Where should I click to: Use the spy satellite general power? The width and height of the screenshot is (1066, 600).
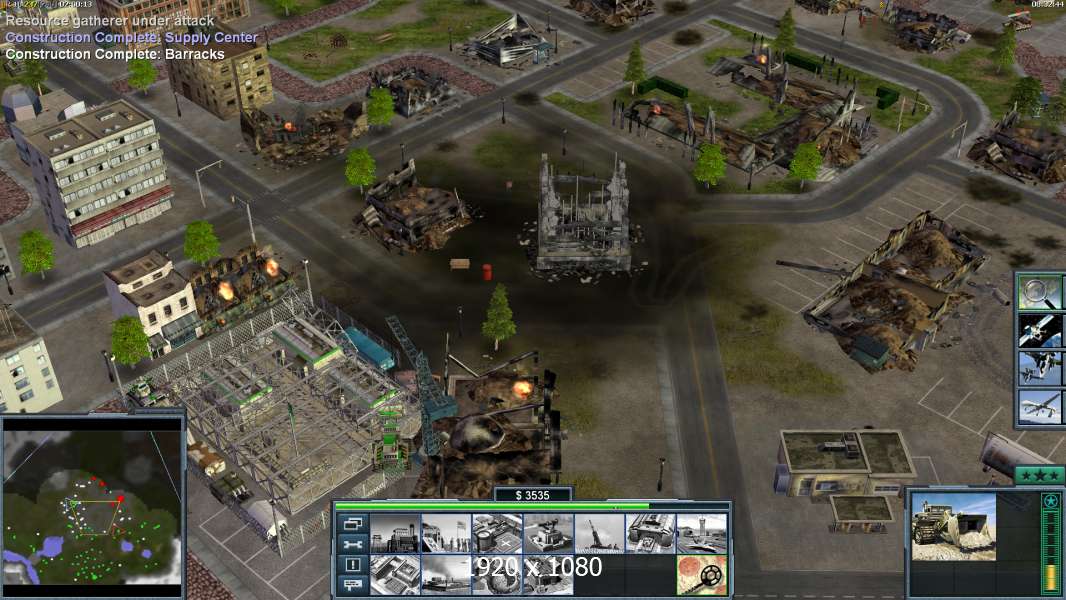point(1040,330)
